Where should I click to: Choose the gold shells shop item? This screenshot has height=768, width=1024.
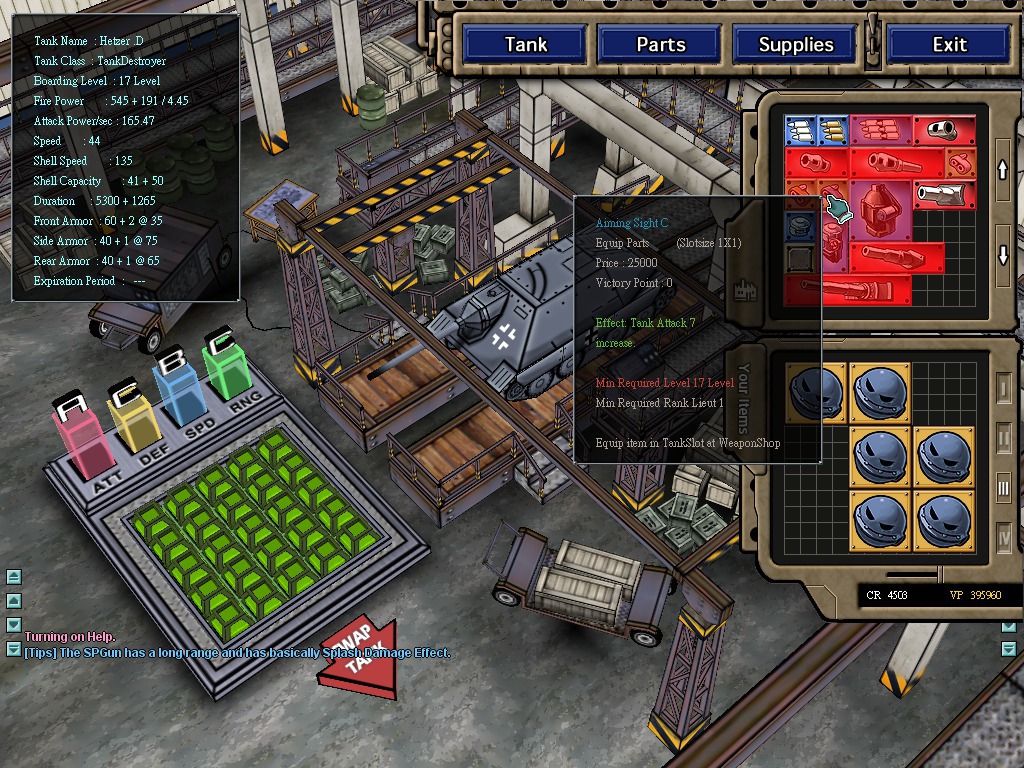833,130
